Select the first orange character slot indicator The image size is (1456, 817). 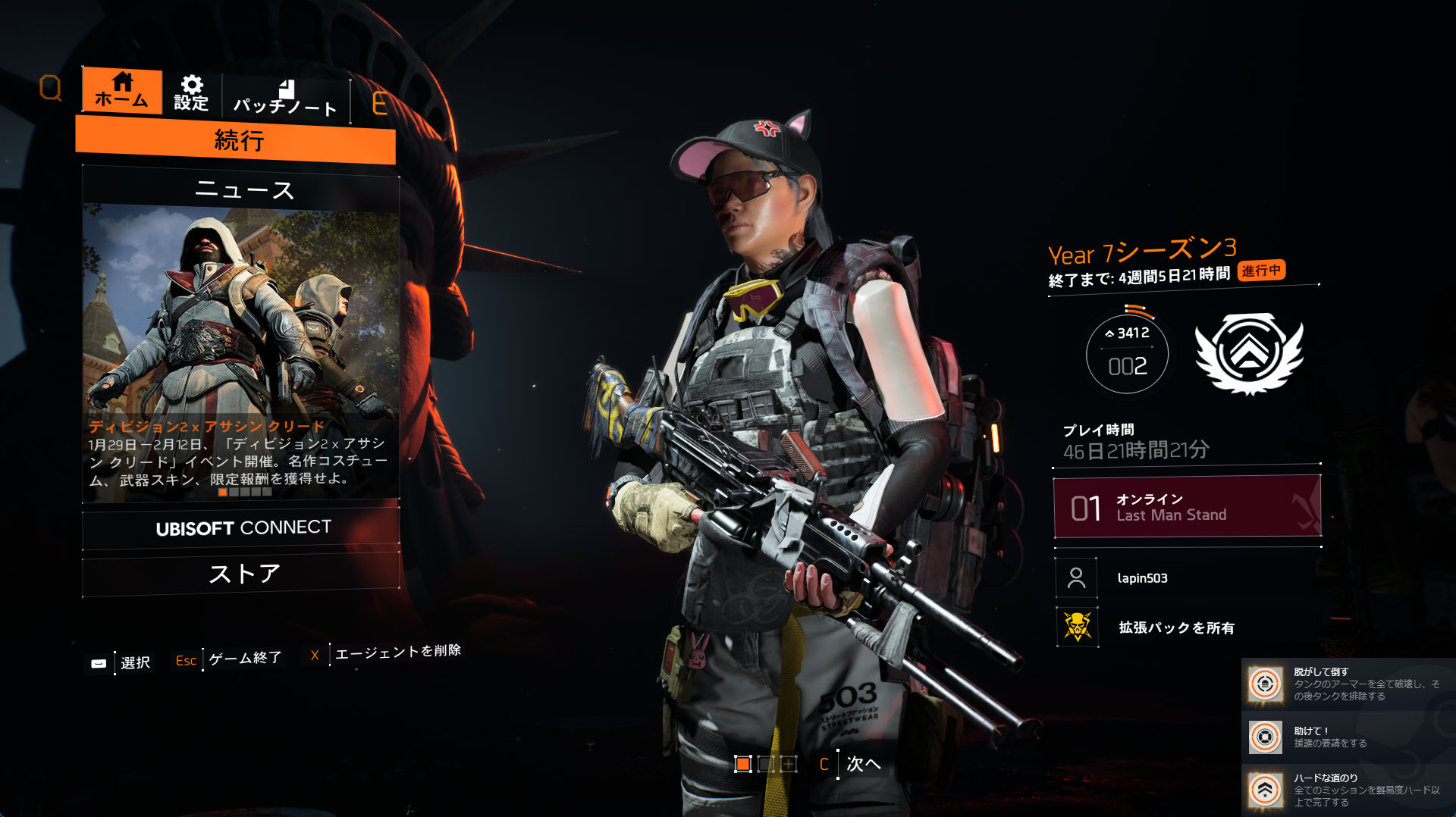tap(743, 764)
